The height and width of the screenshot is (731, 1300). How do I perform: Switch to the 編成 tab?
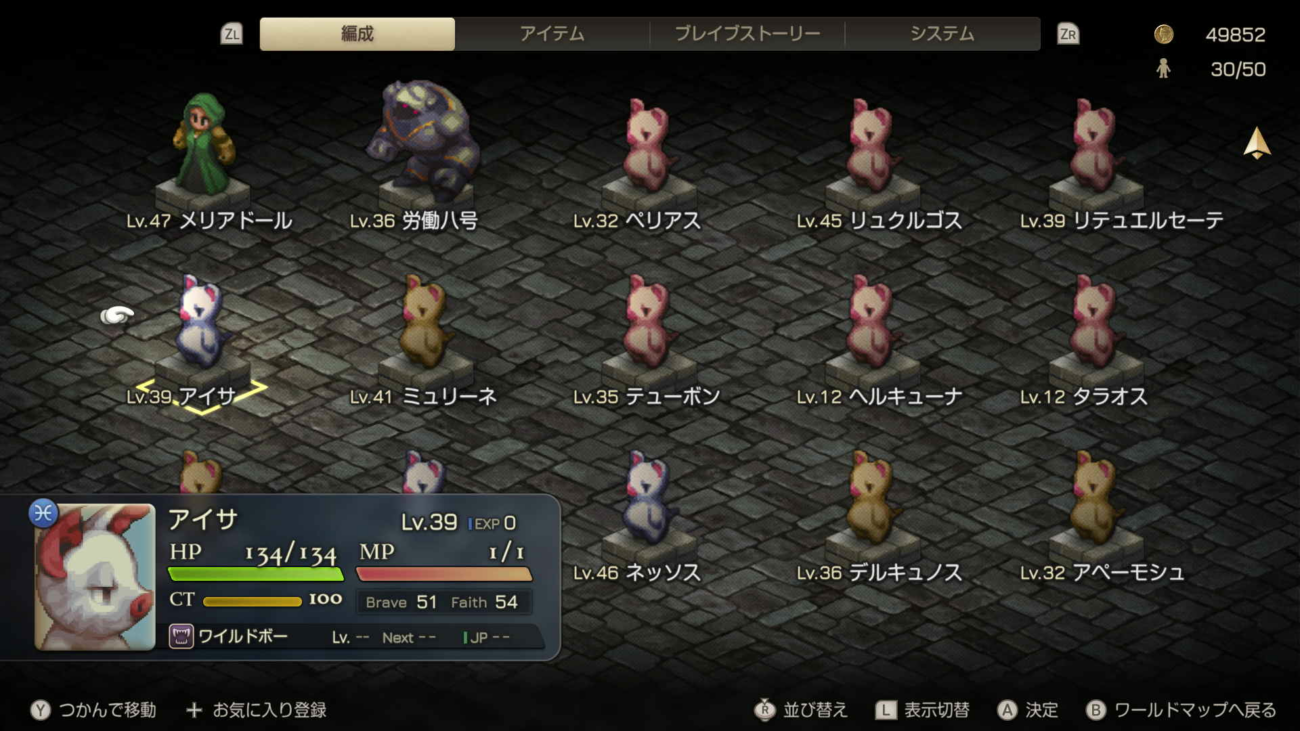[357, 34]
